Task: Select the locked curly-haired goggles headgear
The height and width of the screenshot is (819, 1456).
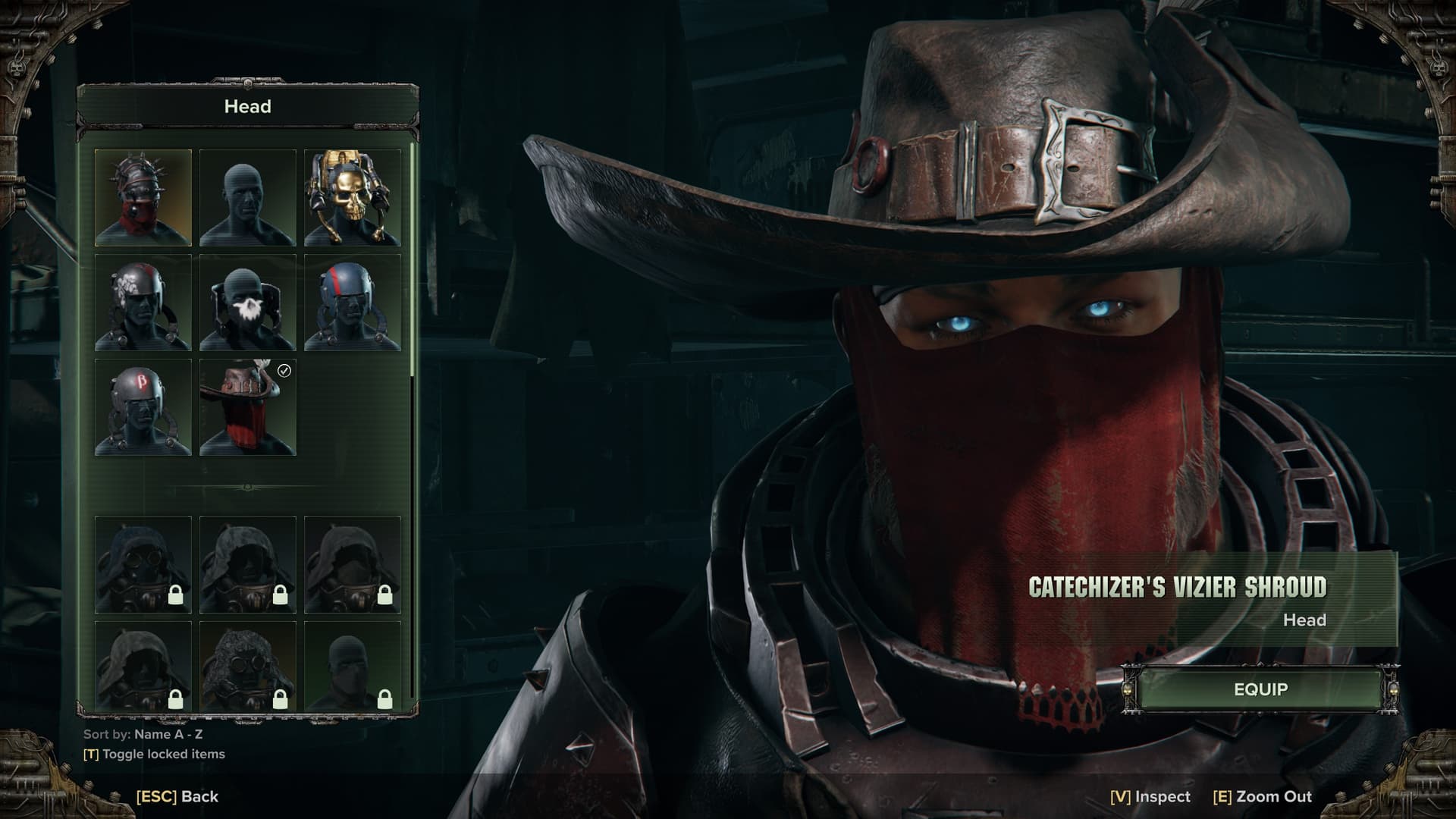Action: 248,666
